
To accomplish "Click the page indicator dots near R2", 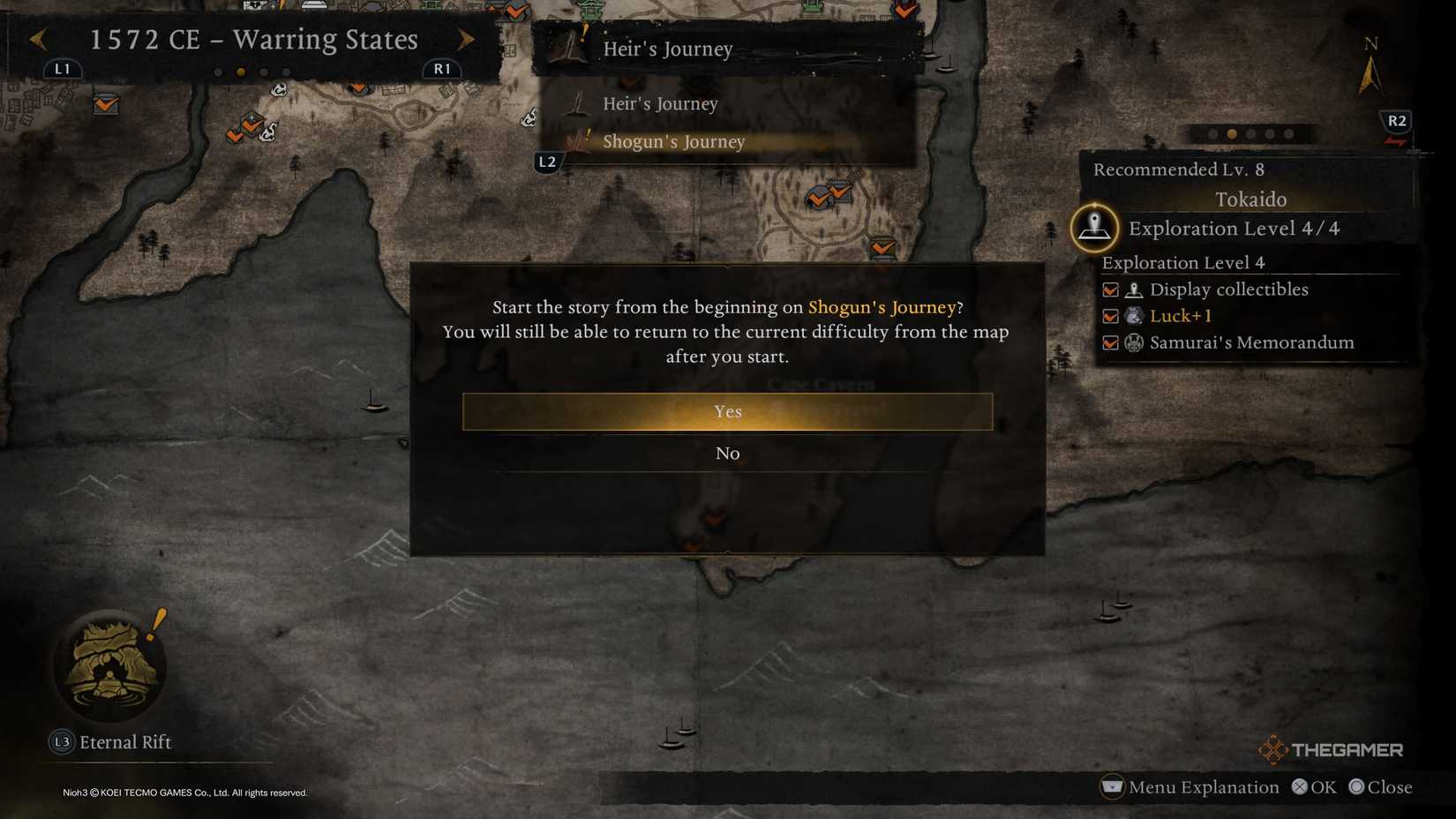I will pyautogui.click(x=1250, y=134).
